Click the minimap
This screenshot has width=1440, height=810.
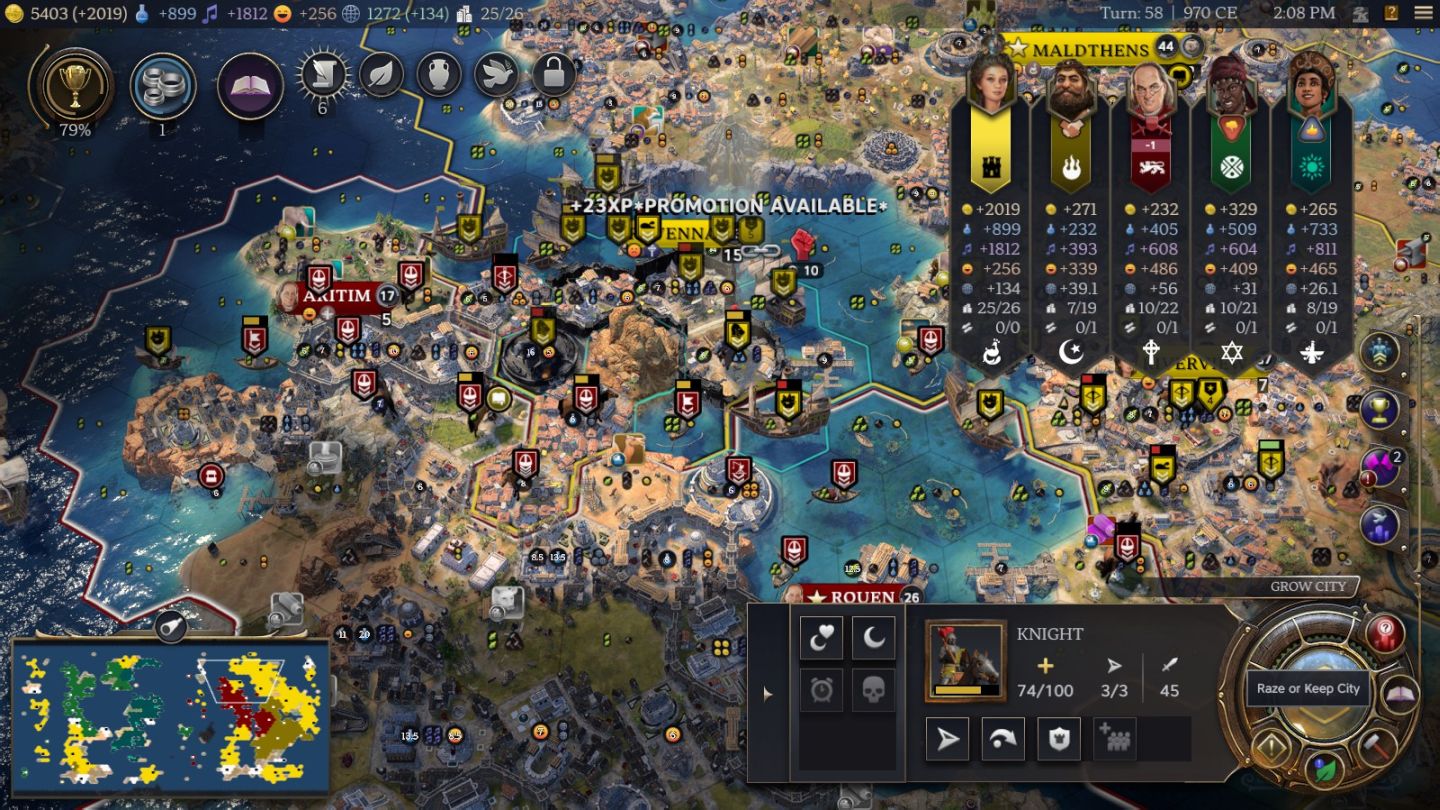(x=170, y=716)
